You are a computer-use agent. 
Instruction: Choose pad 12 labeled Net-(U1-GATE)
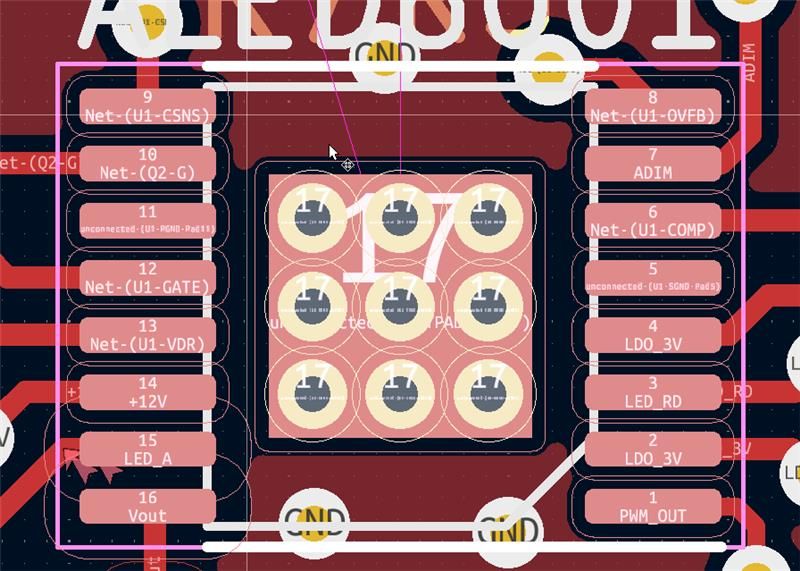(148, 278)
